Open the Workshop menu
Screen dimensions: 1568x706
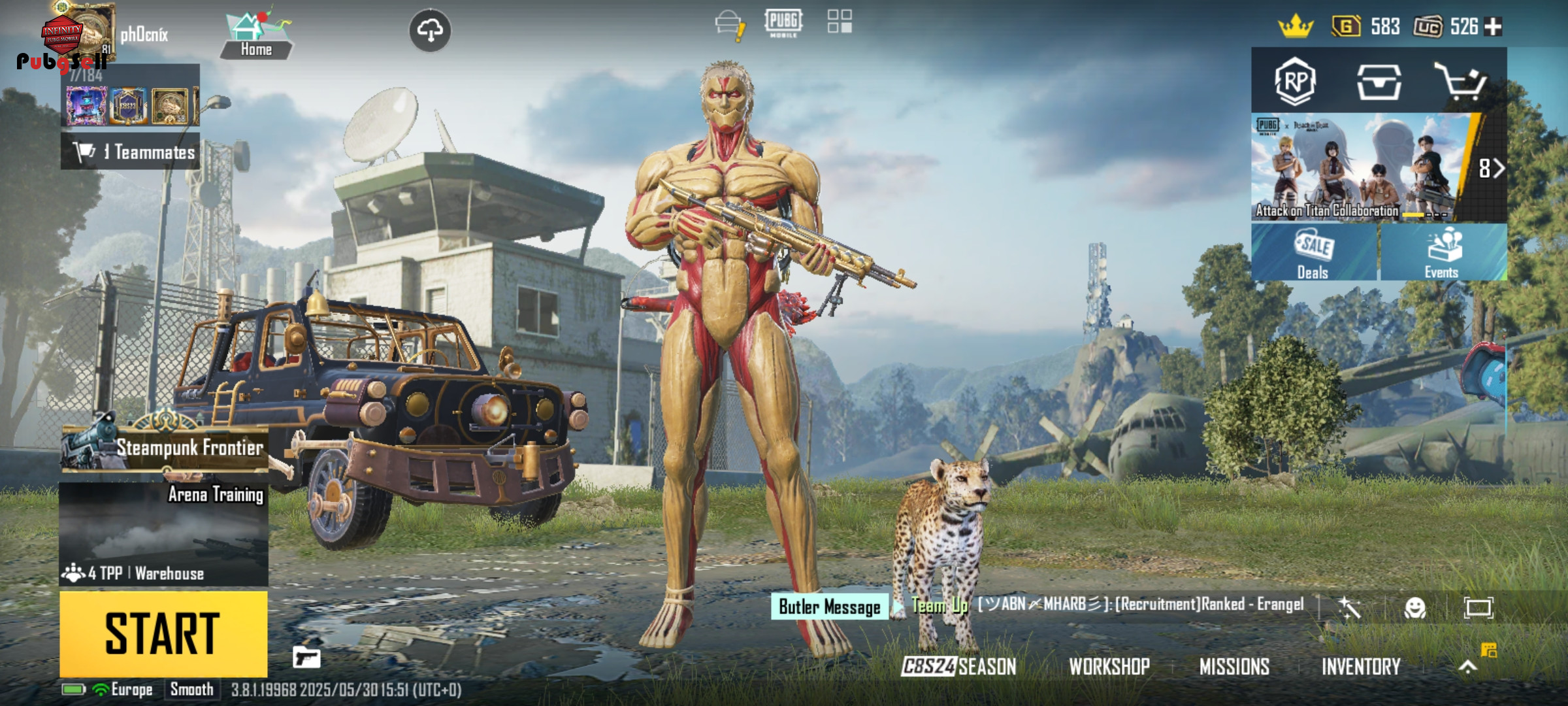click(x=1109, y=667)
